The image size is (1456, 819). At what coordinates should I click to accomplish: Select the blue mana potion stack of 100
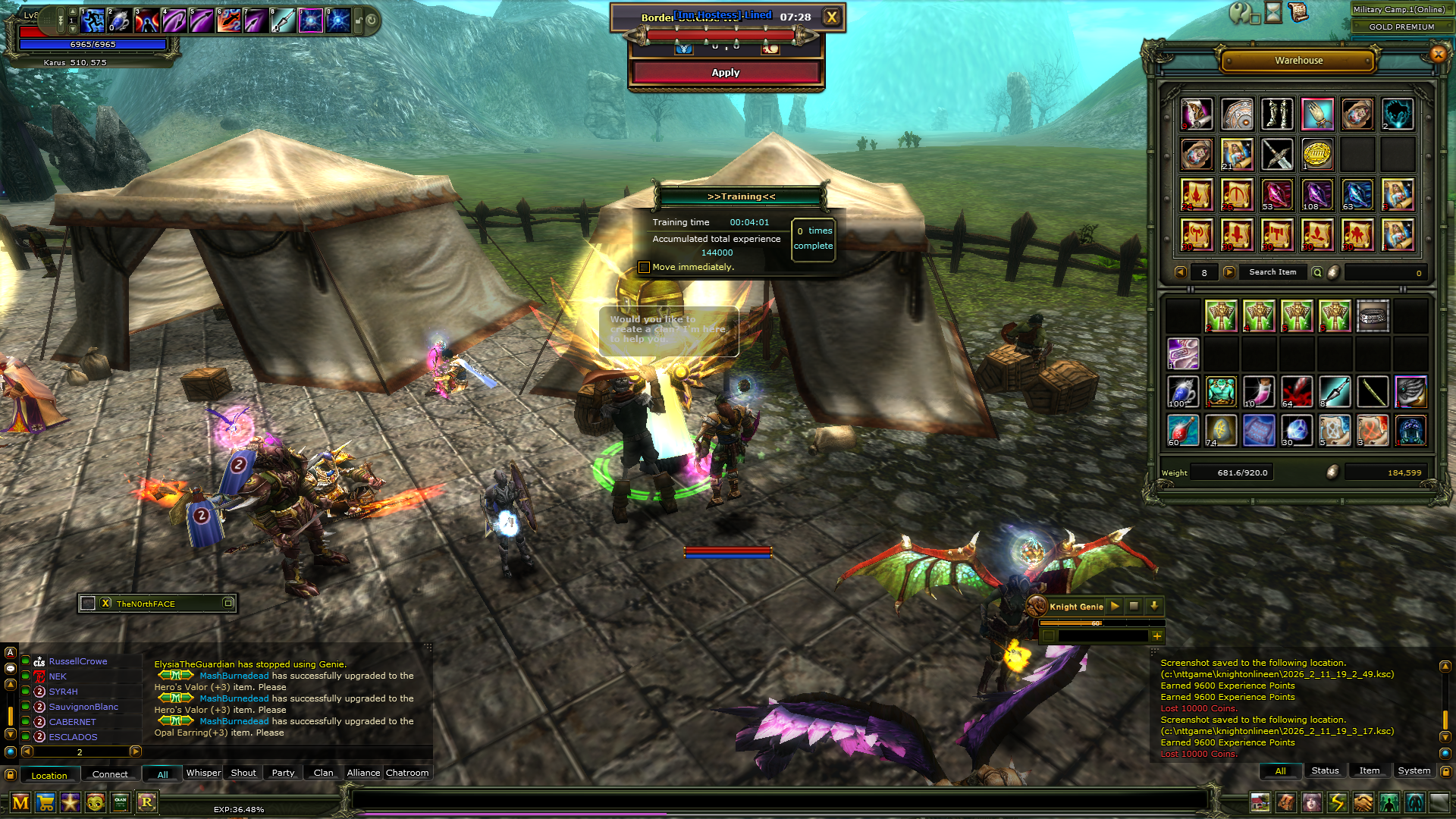1182,392
